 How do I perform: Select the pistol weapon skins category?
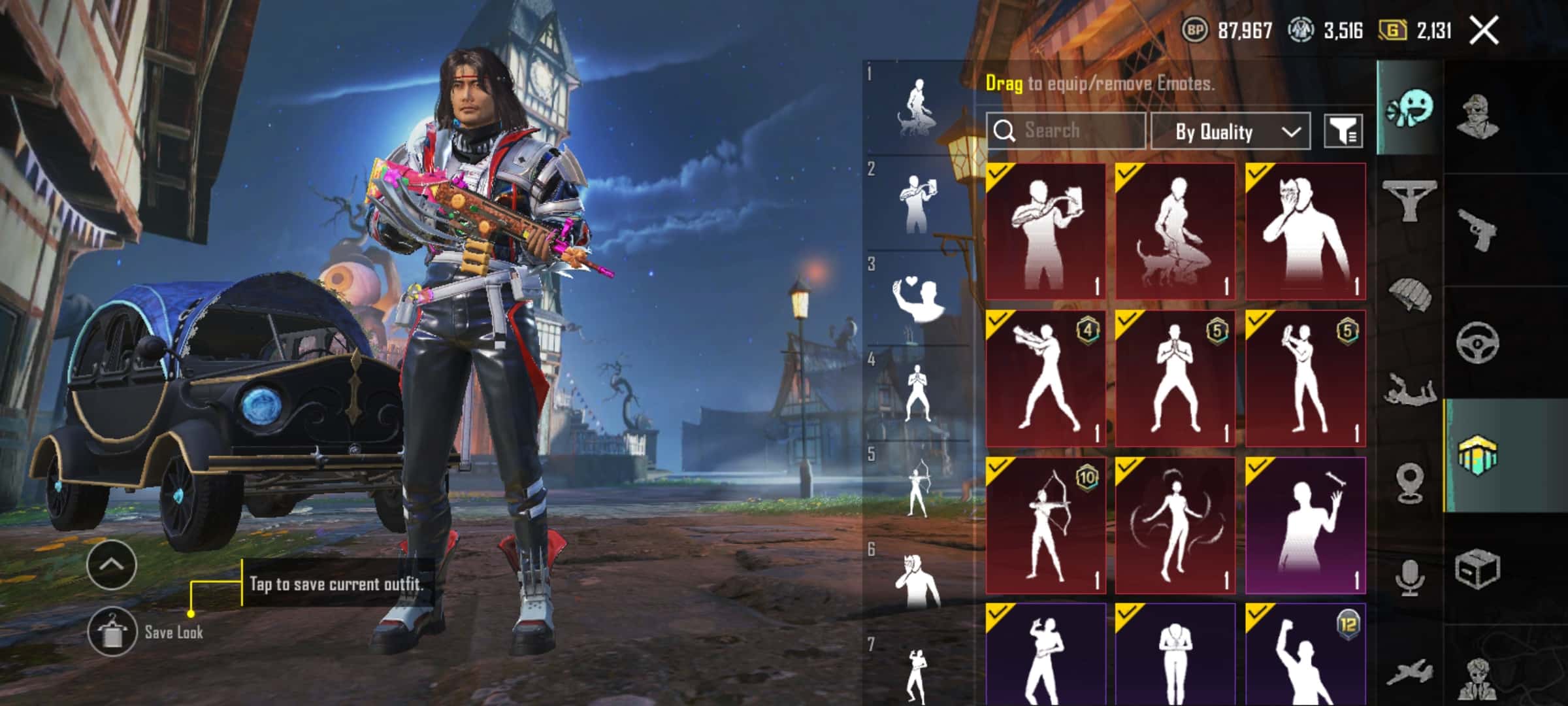click(x=1478, y=229)
